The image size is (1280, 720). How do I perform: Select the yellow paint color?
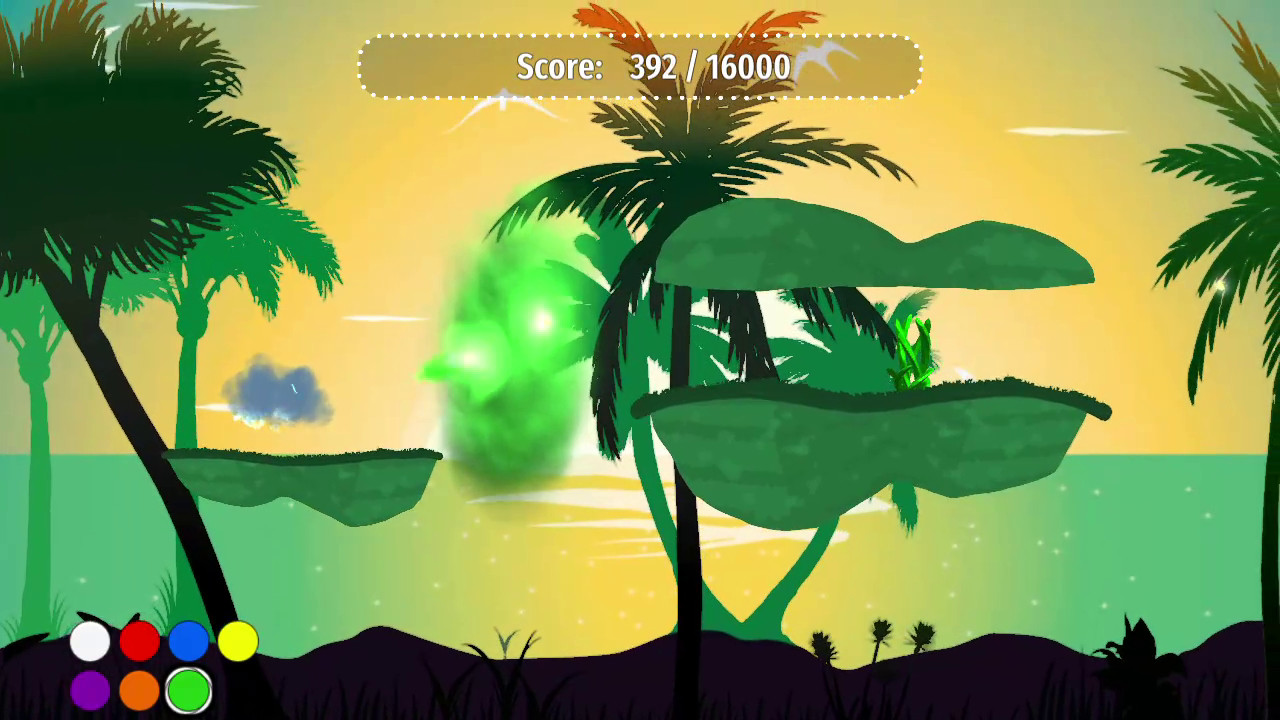pyautogui.click(x=237, y=642)
